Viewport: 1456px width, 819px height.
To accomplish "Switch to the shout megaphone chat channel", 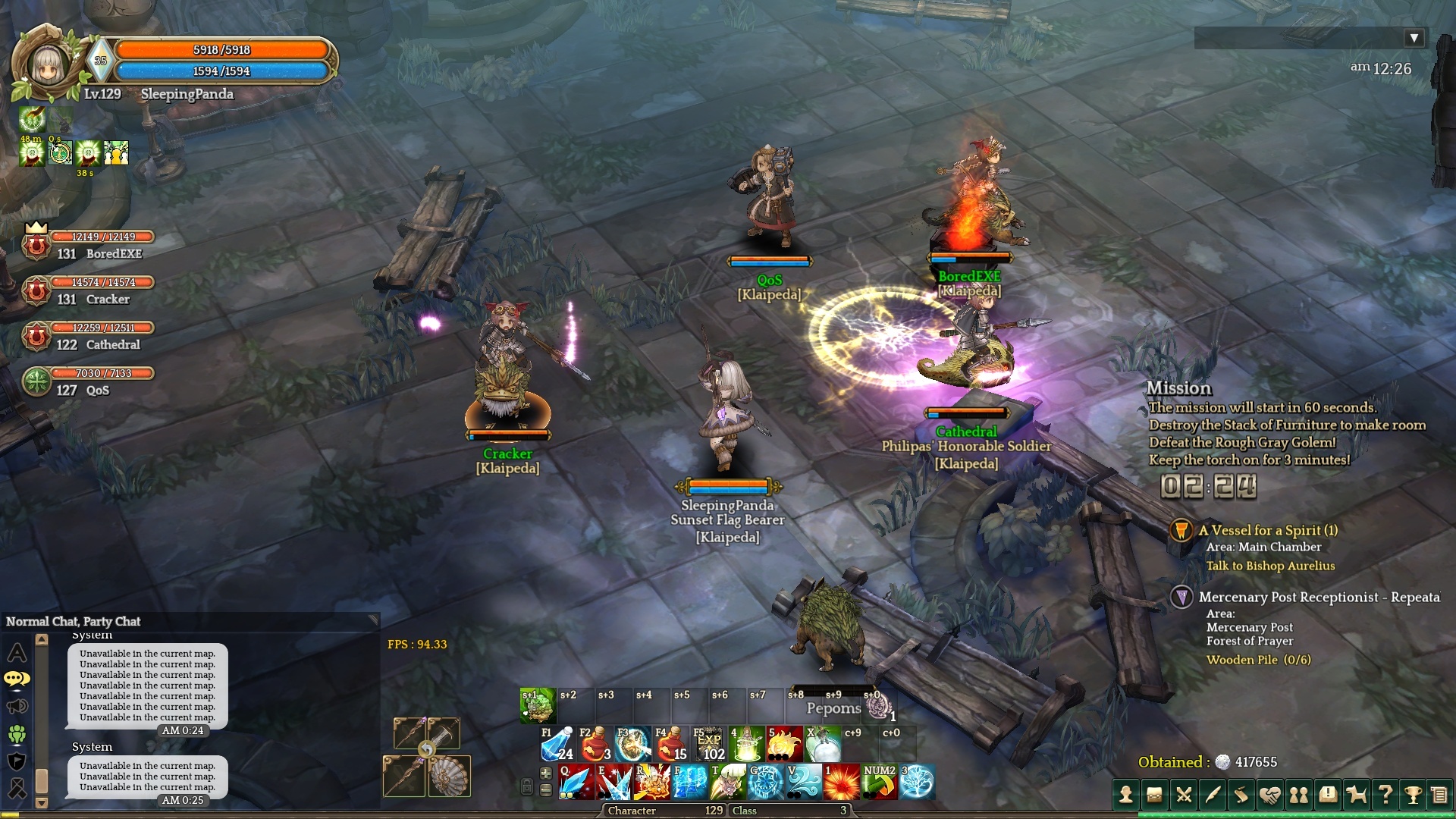I will (17, 707).
